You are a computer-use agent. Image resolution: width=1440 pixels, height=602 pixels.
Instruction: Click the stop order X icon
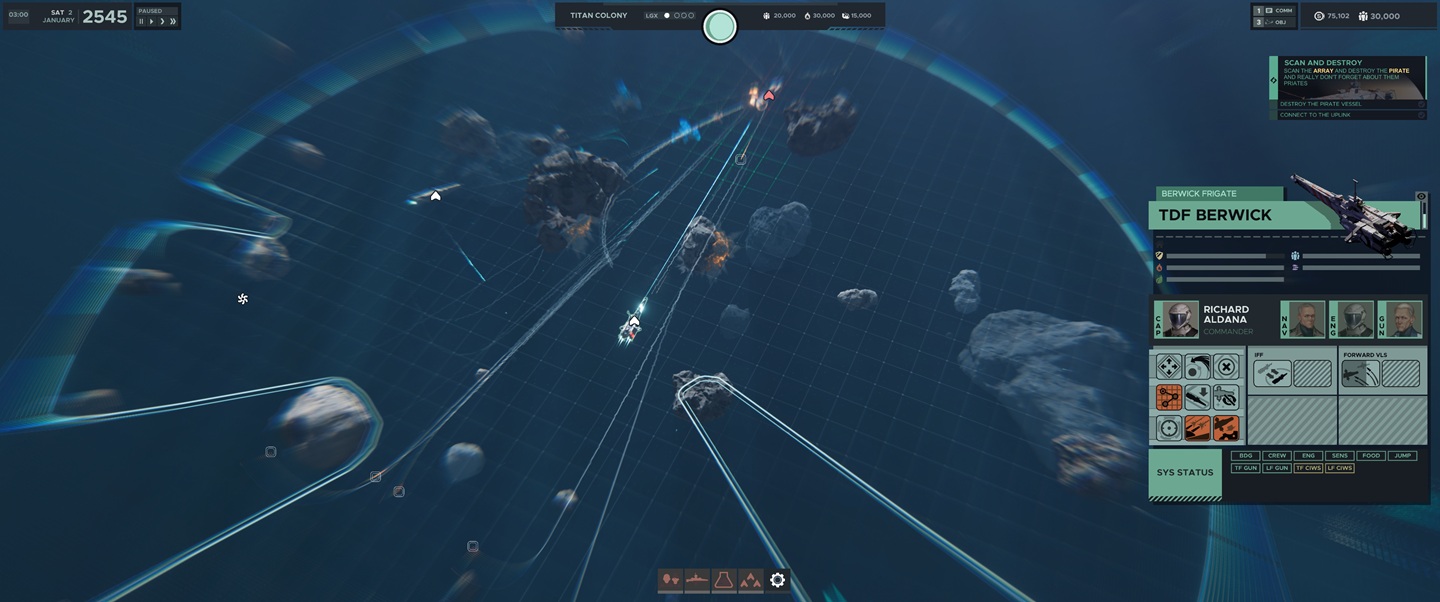(1226, 366)
